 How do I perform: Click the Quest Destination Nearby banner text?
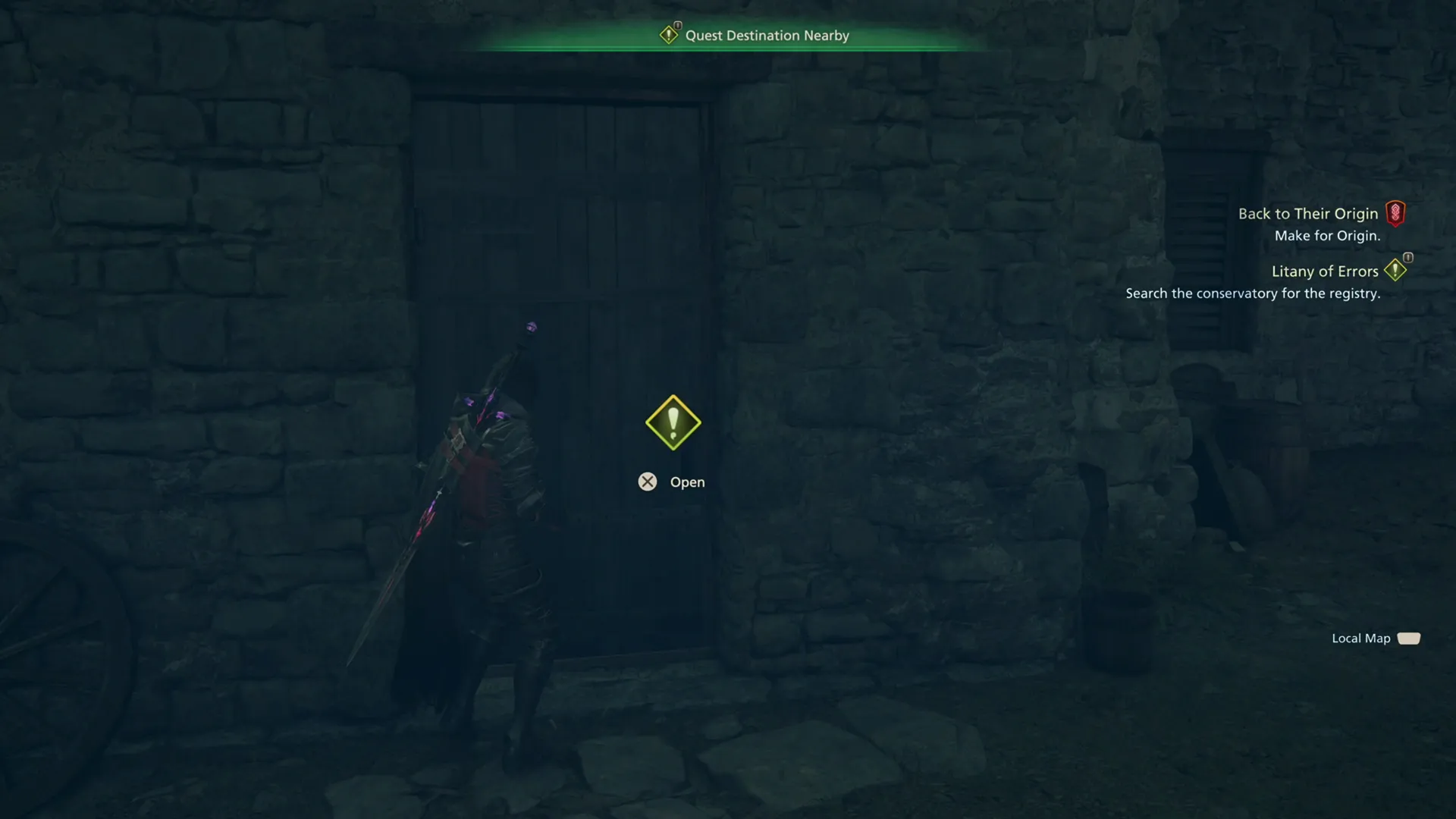[767, 35]
